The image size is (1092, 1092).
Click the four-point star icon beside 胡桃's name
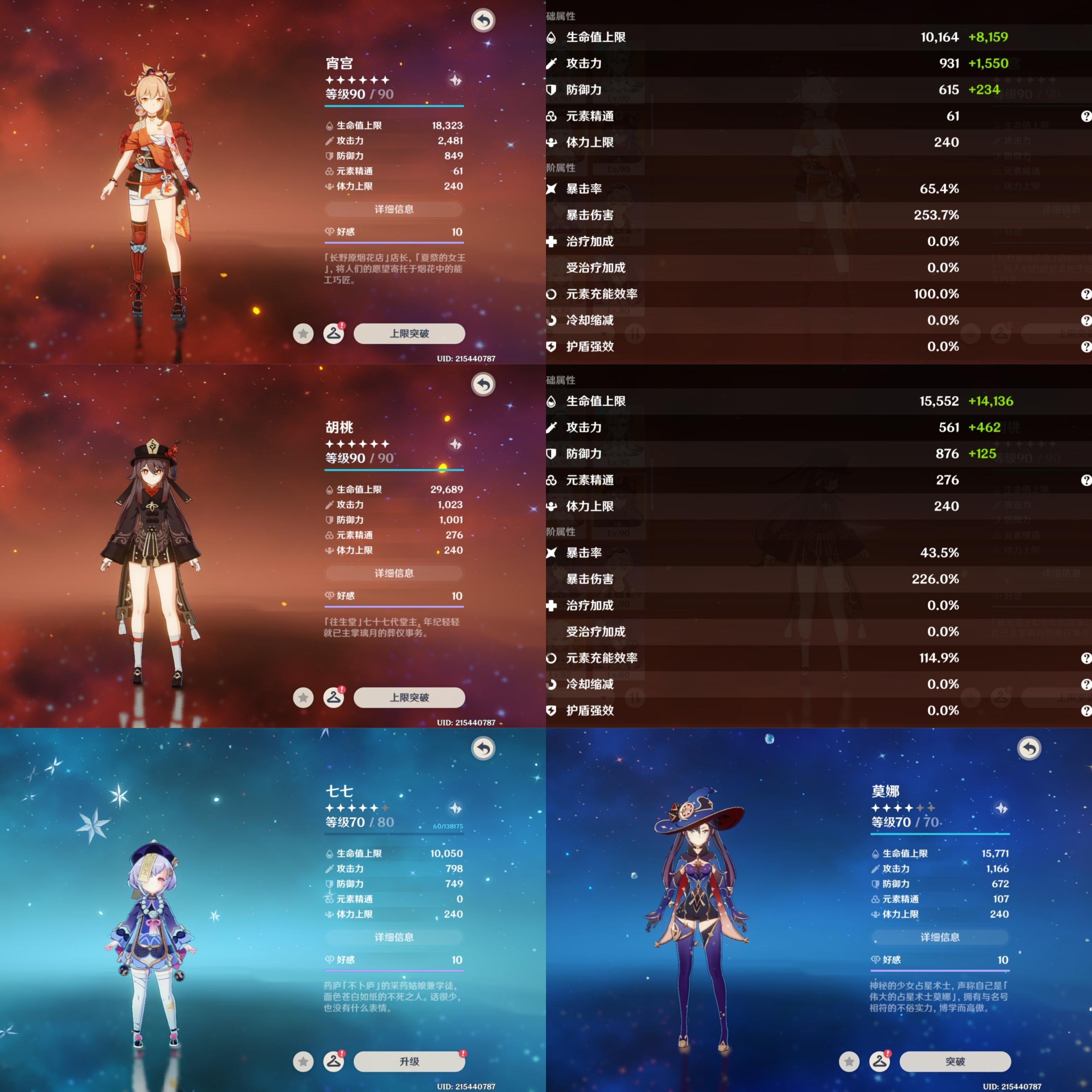coord(456,444)
